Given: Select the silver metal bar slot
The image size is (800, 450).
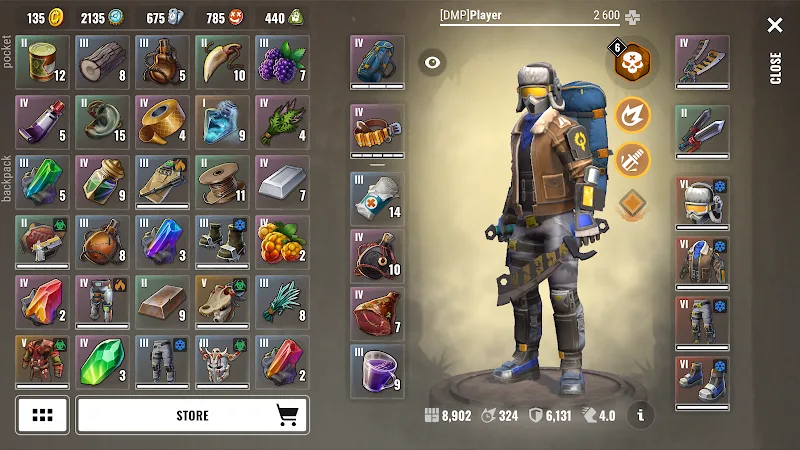Looking at the screenshot, I should click(282, 181).
